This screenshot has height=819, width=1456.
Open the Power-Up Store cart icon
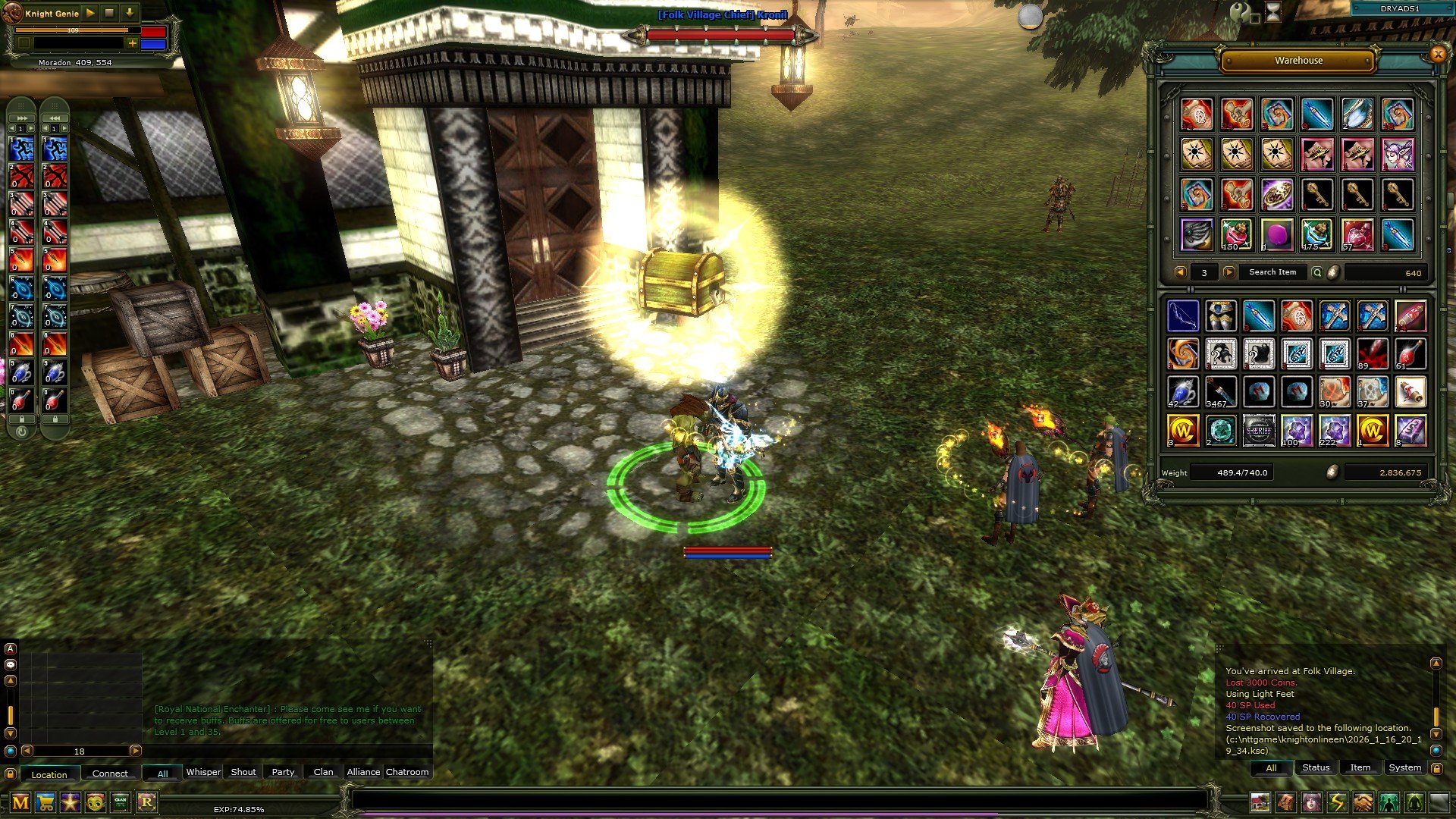(45, 802)
